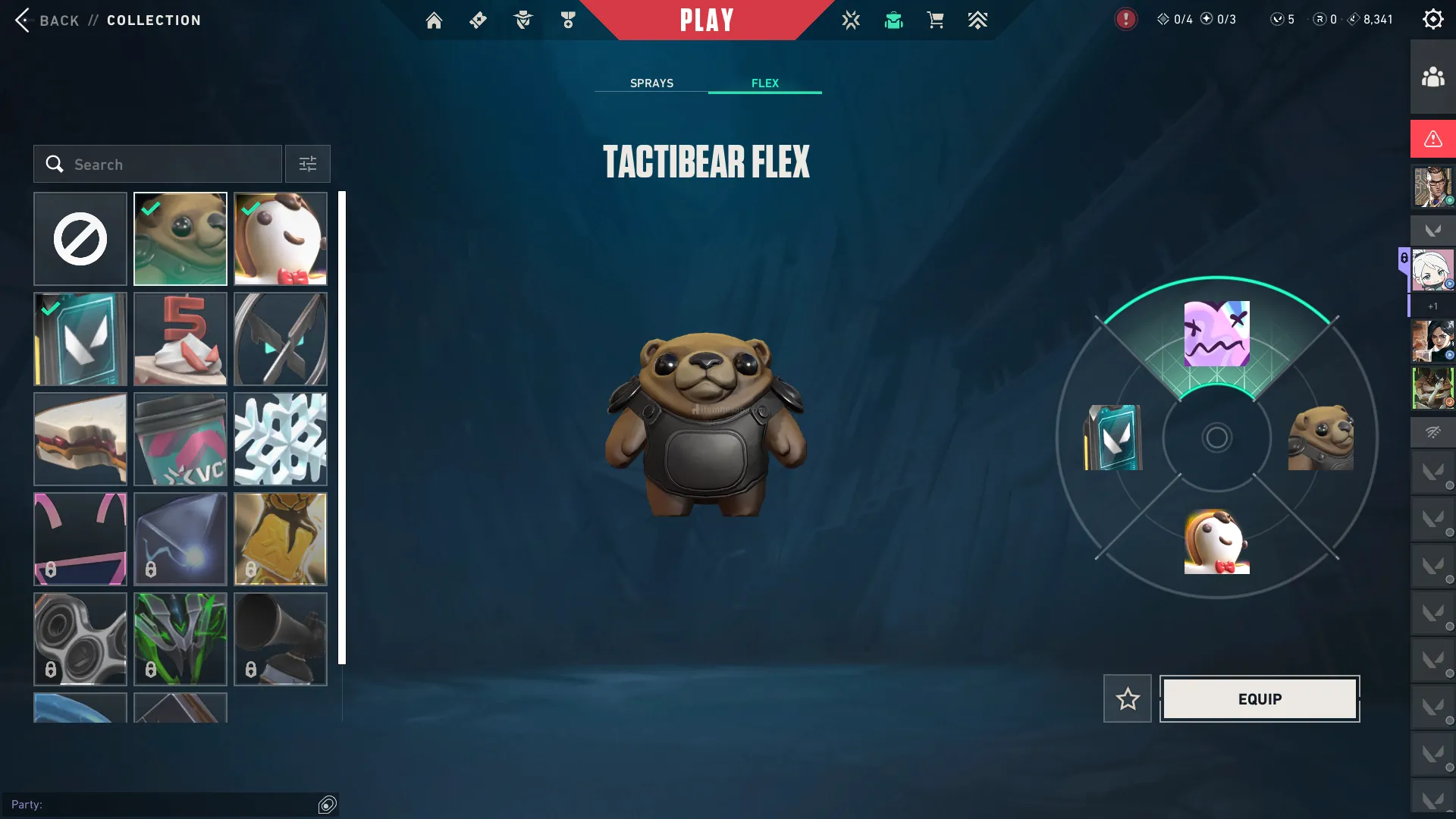Choose the white snowflake flex
1456x819 pixels.
(281, 439)
